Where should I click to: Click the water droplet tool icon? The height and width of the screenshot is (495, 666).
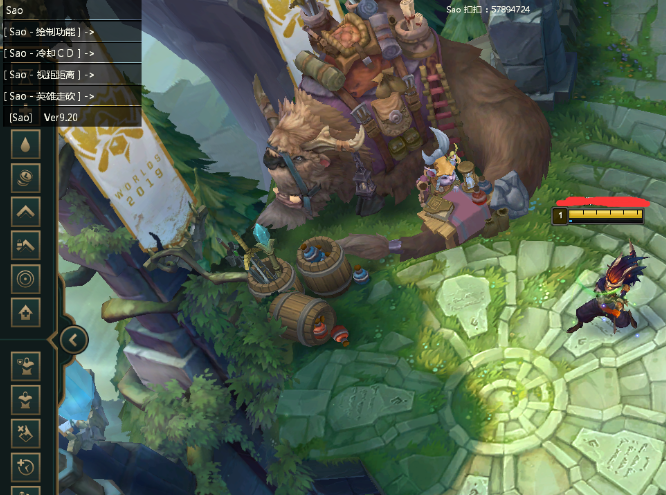(x=25, y=144)
